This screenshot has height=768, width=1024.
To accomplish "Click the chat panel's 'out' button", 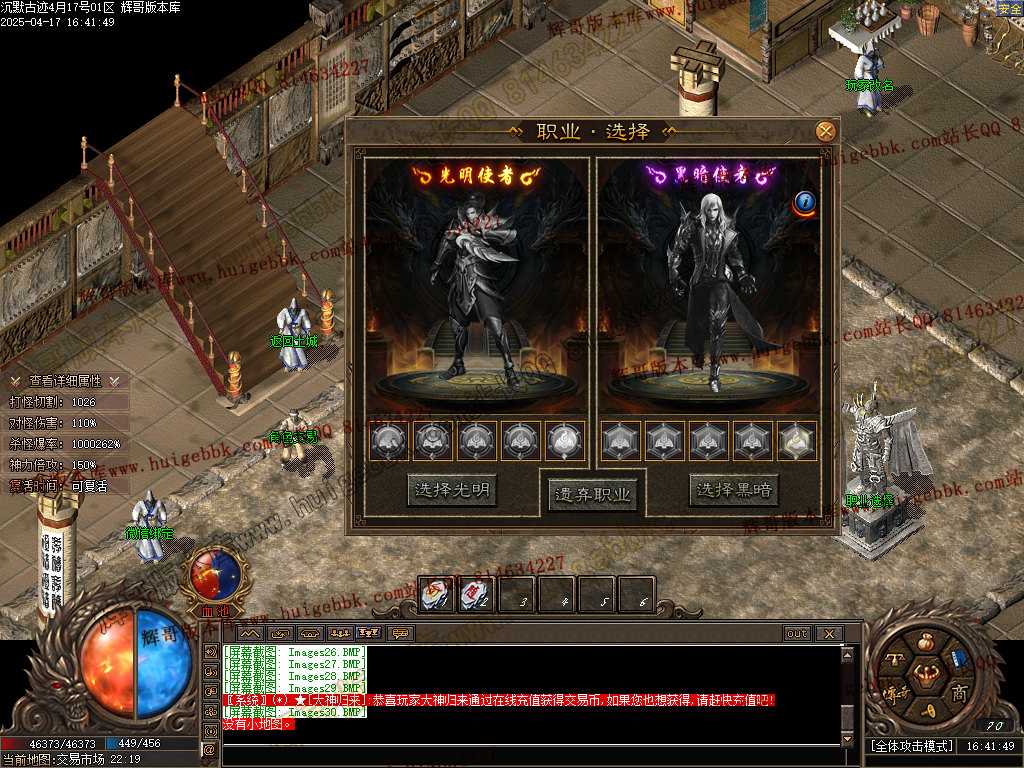I will tap(797, 633).
